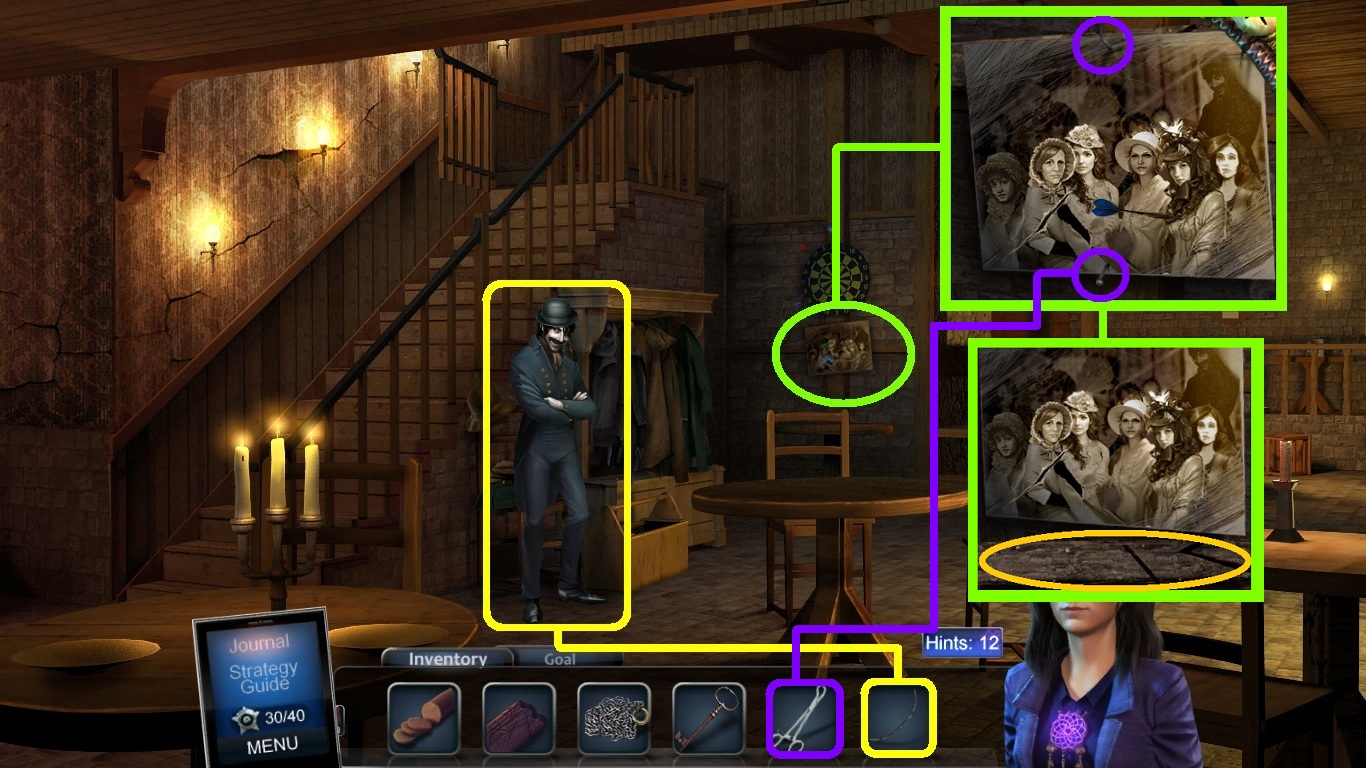Pick the wooden log inventory item
1366x768 pixels.
518,718
